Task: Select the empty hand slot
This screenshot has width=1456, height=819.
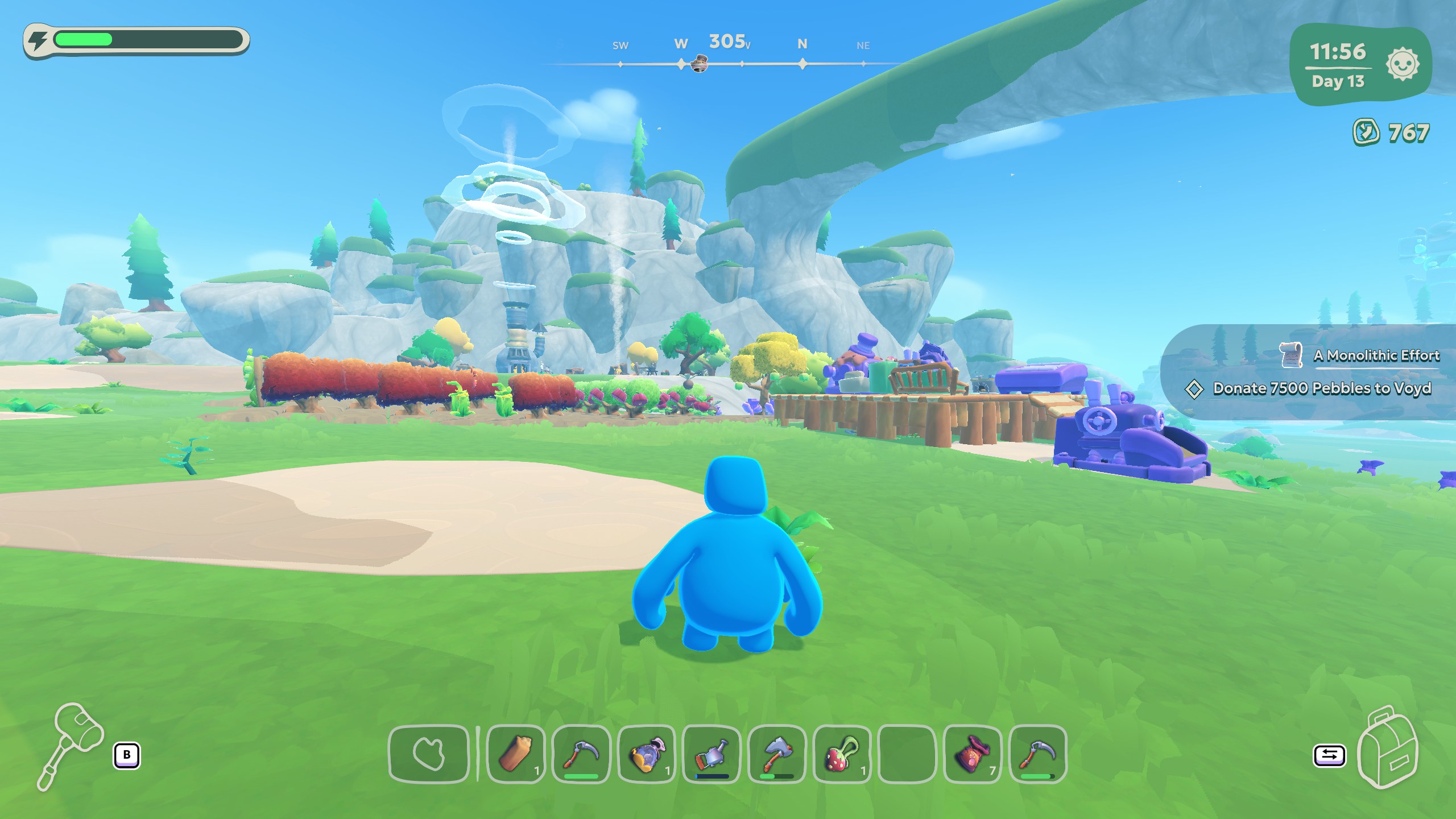Action: [429, 754]
